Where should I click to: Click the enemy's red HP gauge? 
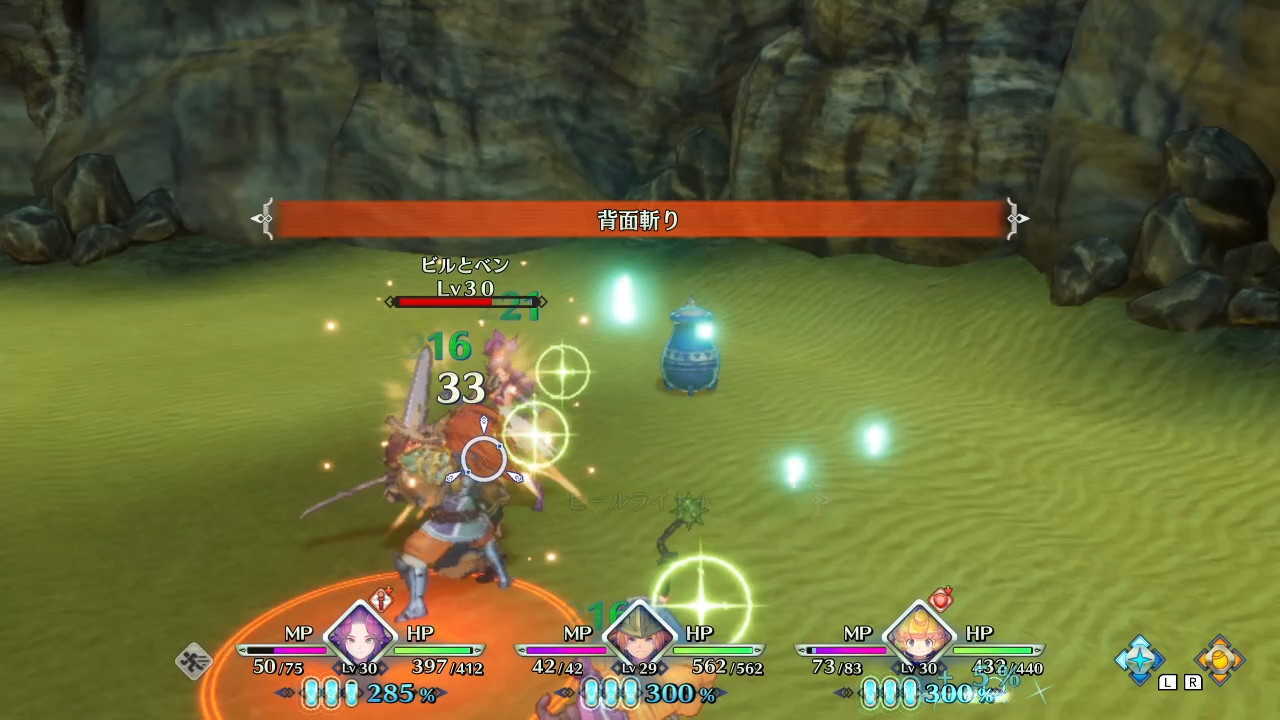pyautogui.click(x=445, y=300)
